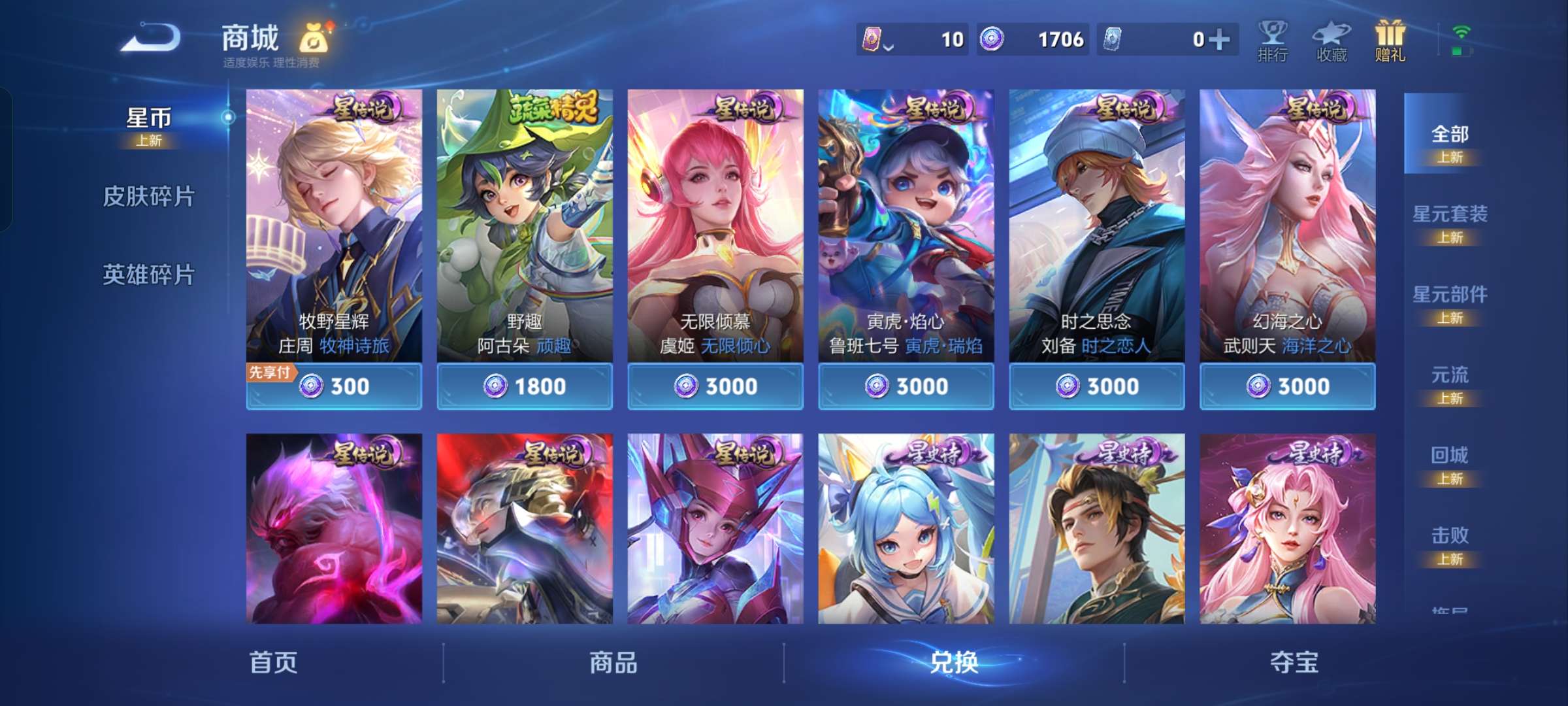Screen dimensions: 1568x706
Task: Open favorites with the 收藏 star icon
Action: tap(1330, 41)
